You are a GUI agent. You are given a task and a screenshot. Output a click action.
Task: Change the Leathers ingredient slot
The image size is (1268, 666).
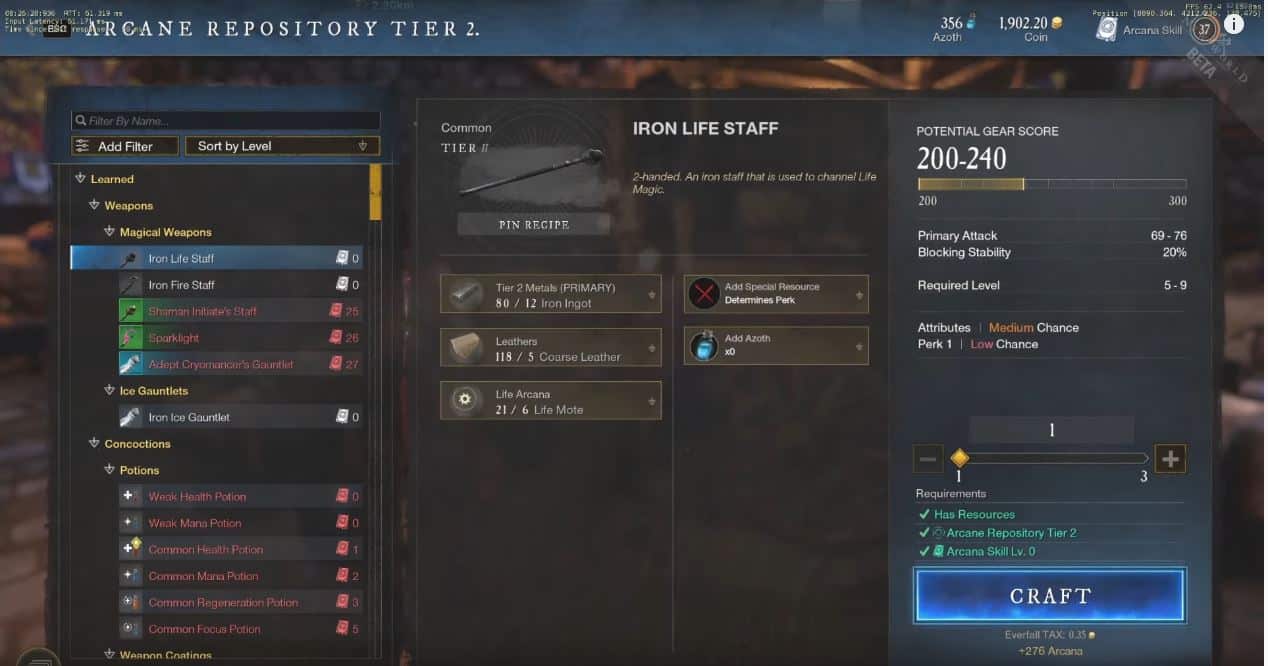click(x=550, y=348)
